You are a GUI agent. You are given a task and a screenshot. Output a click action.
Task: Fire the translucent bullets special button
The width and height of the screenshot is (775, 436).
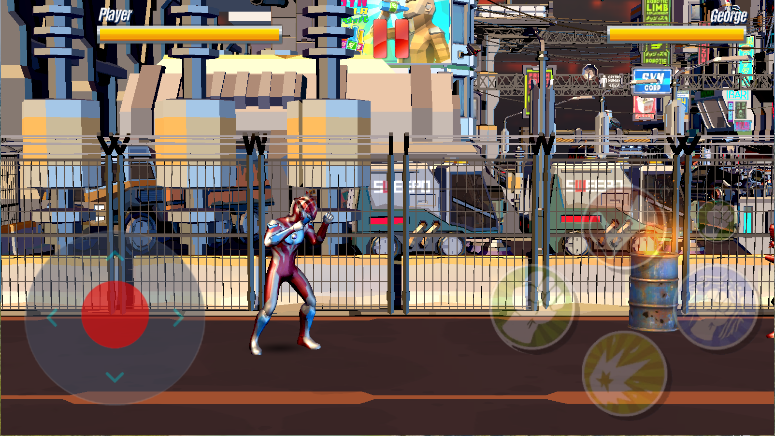(x=622, y=229)
